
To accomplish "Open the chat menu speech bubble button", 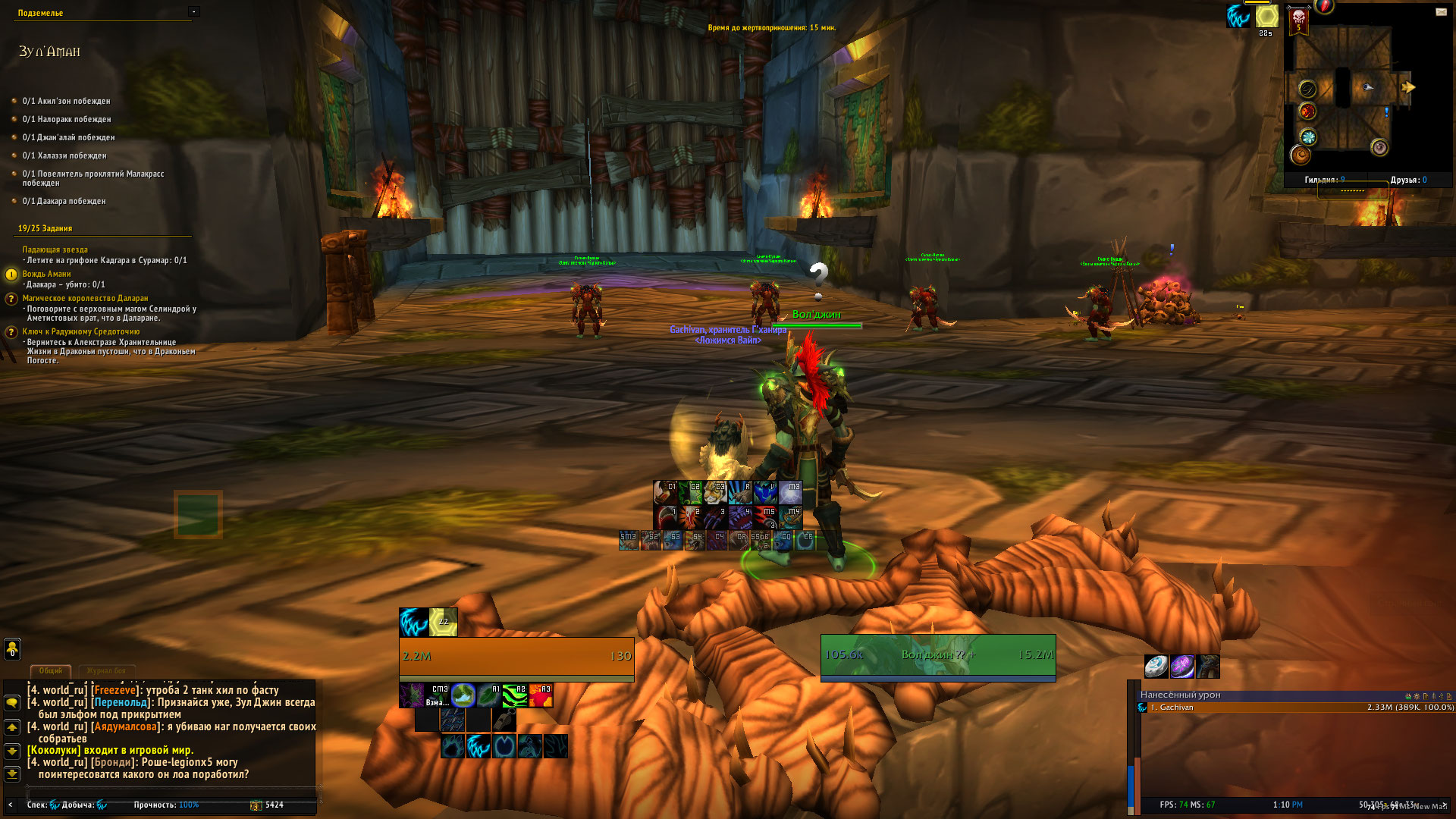I will [x=12, y=703].
